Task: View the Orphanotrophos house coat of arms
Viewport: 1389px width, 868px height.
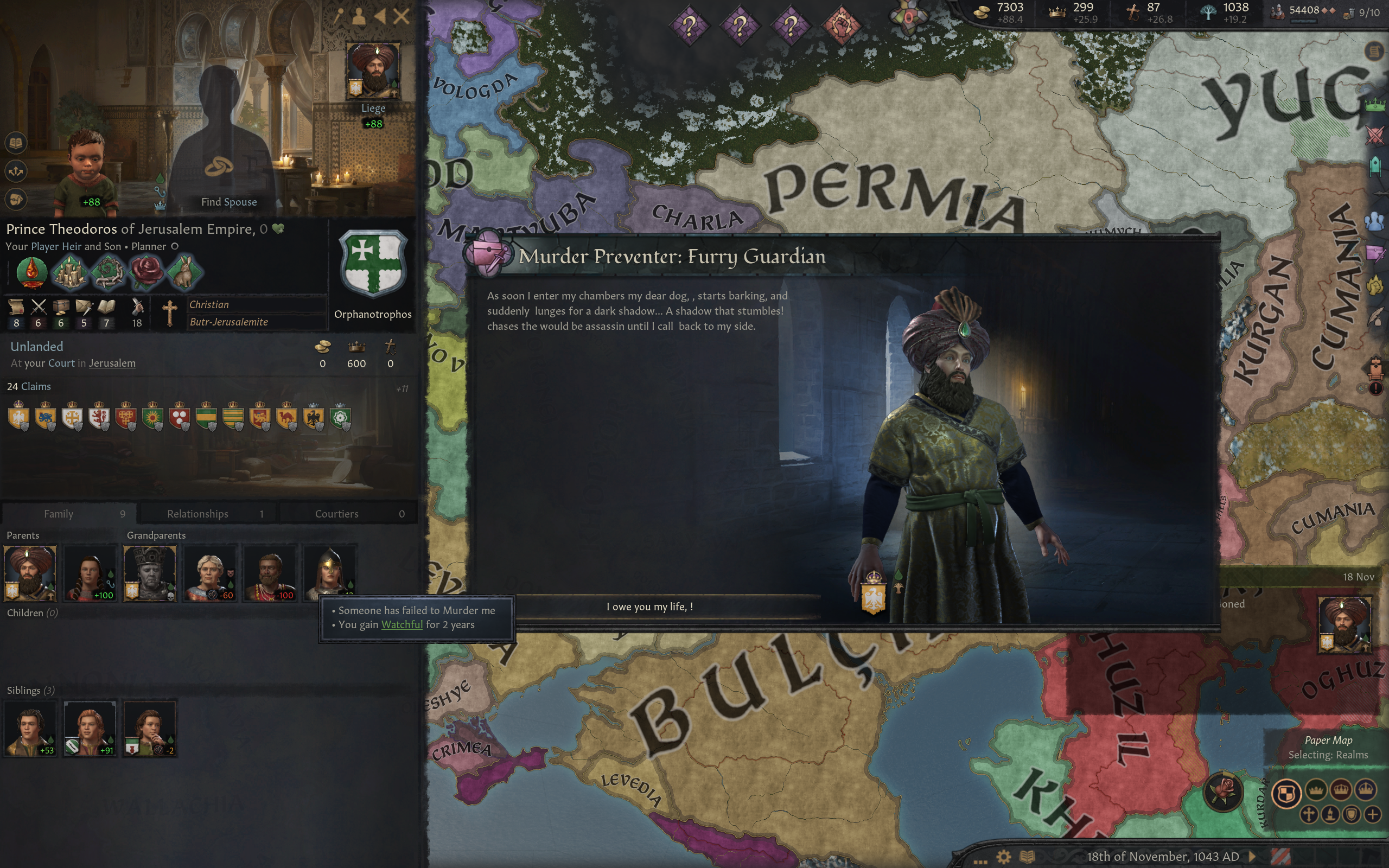Action: point(373,264)
